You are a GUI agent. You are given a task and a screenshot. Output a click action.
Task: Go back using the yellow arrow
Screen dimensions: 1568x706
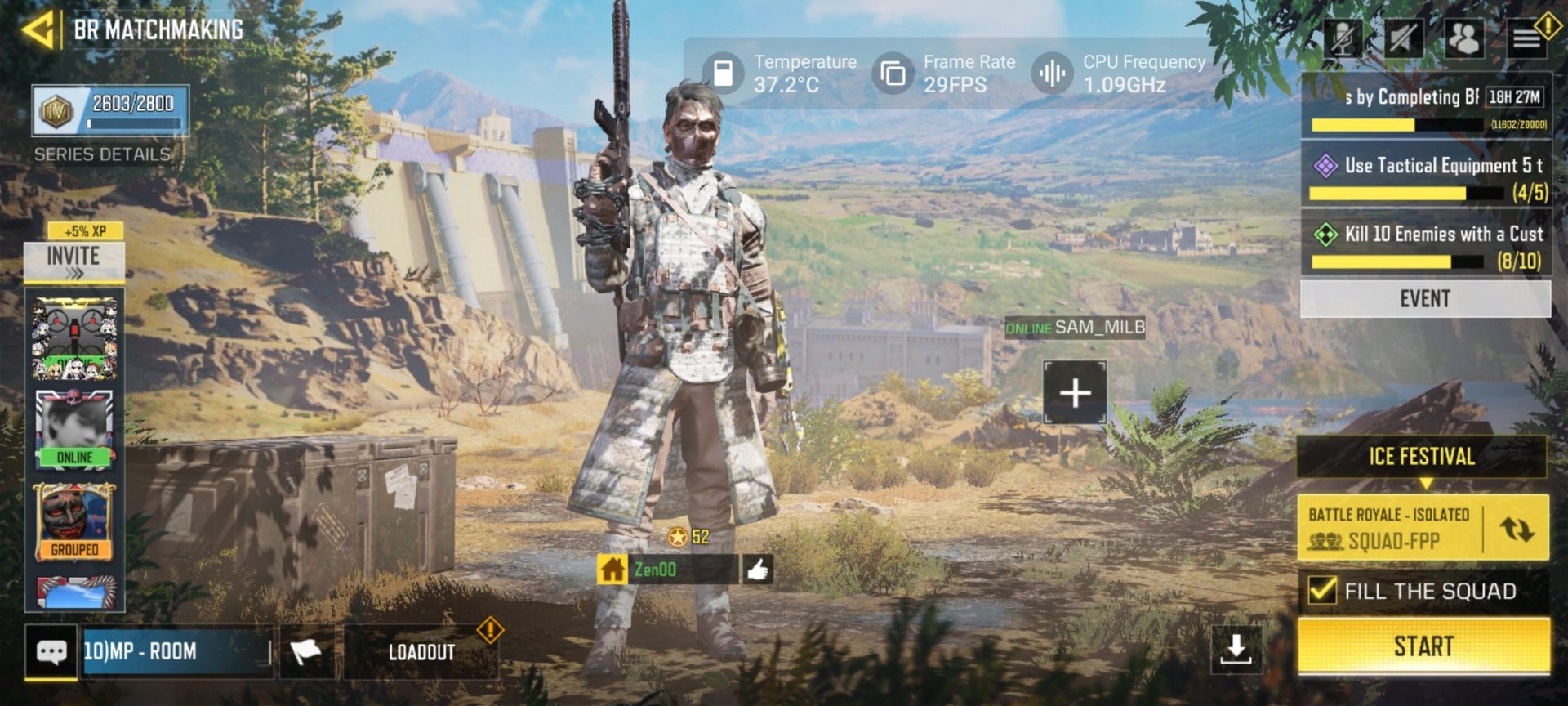coord(38,30)
